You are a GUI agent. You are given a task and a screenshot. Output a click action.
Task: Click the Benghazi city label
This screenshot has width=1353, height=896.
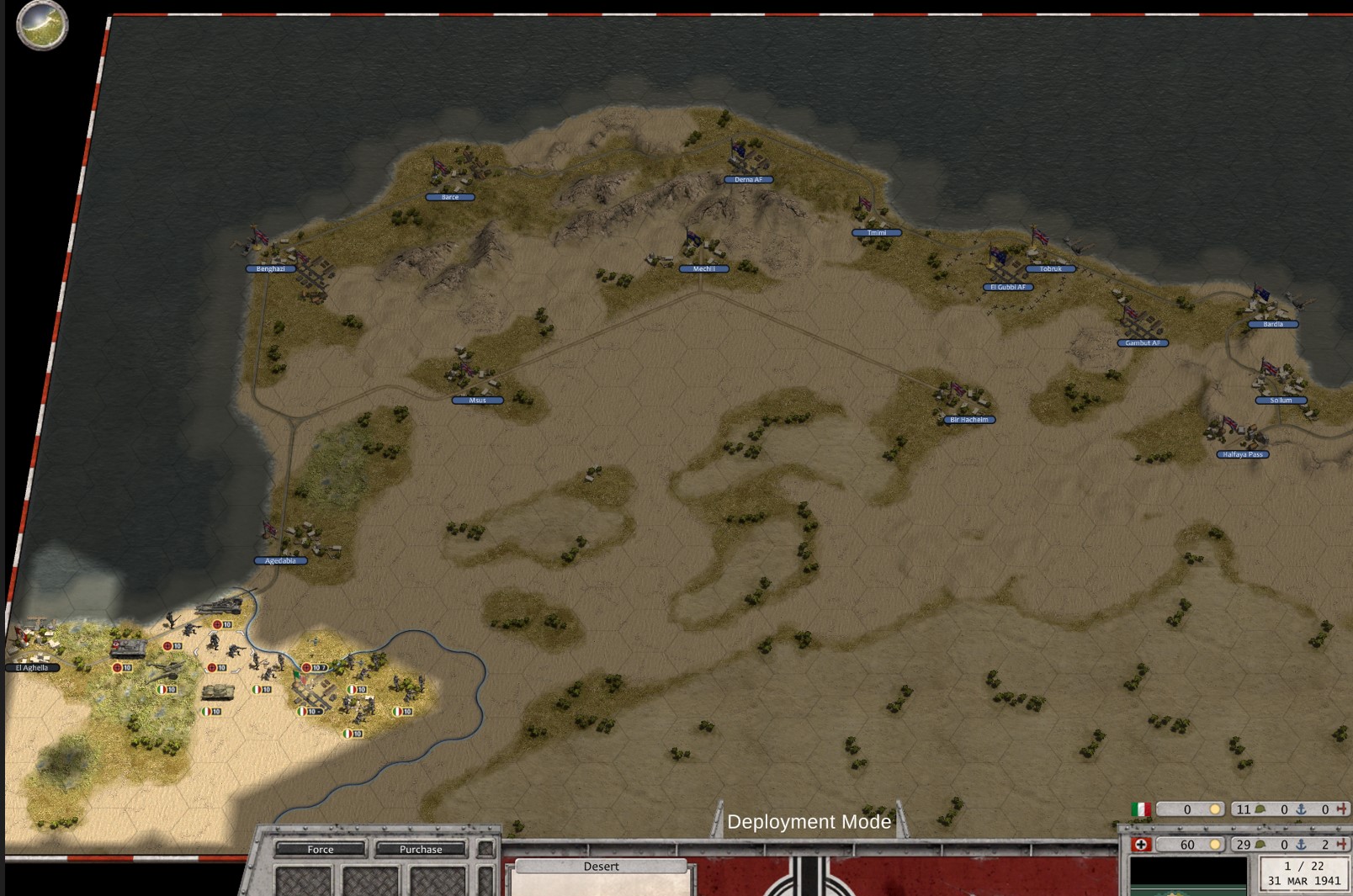[270, 269]
